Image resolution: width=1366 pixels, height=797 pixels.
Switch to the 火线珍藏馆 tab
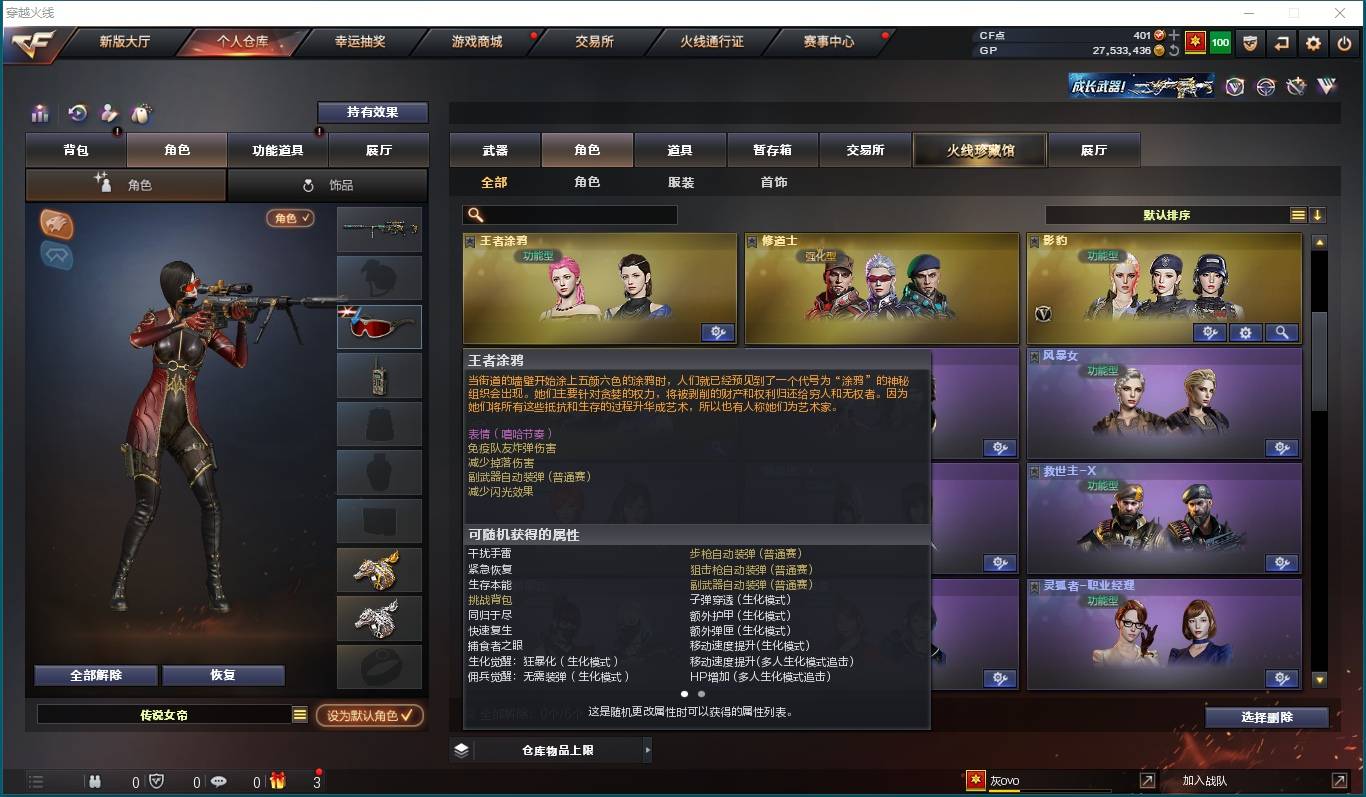point(978,148)
